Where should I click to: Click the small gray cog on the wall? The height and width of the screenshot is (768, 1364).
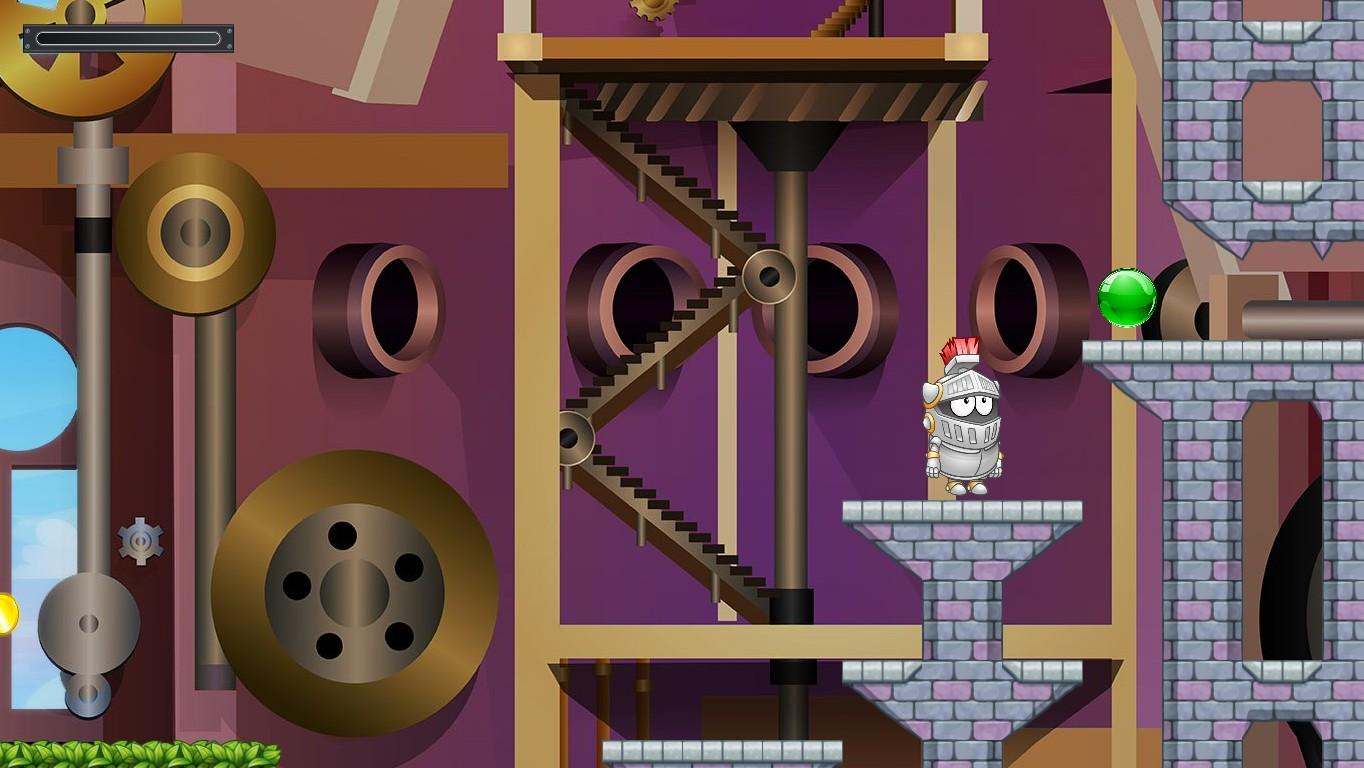pos(140,541)
